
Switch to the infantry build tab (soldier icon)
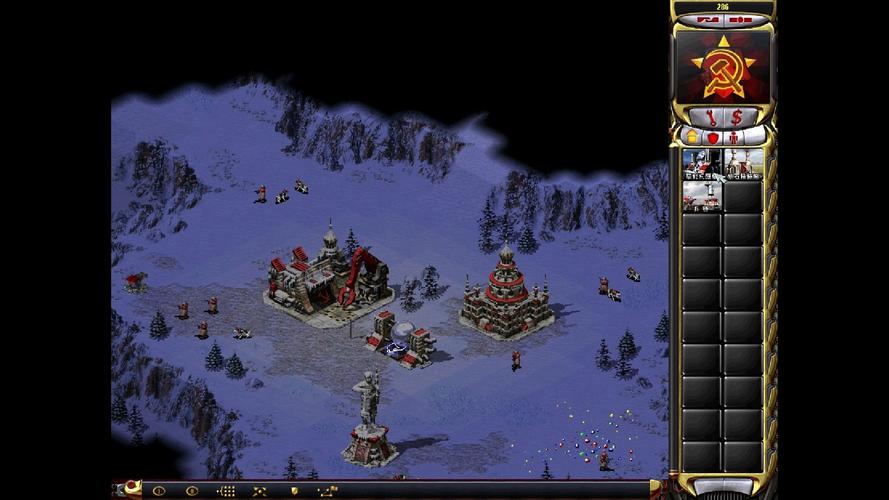pos(734,136)
